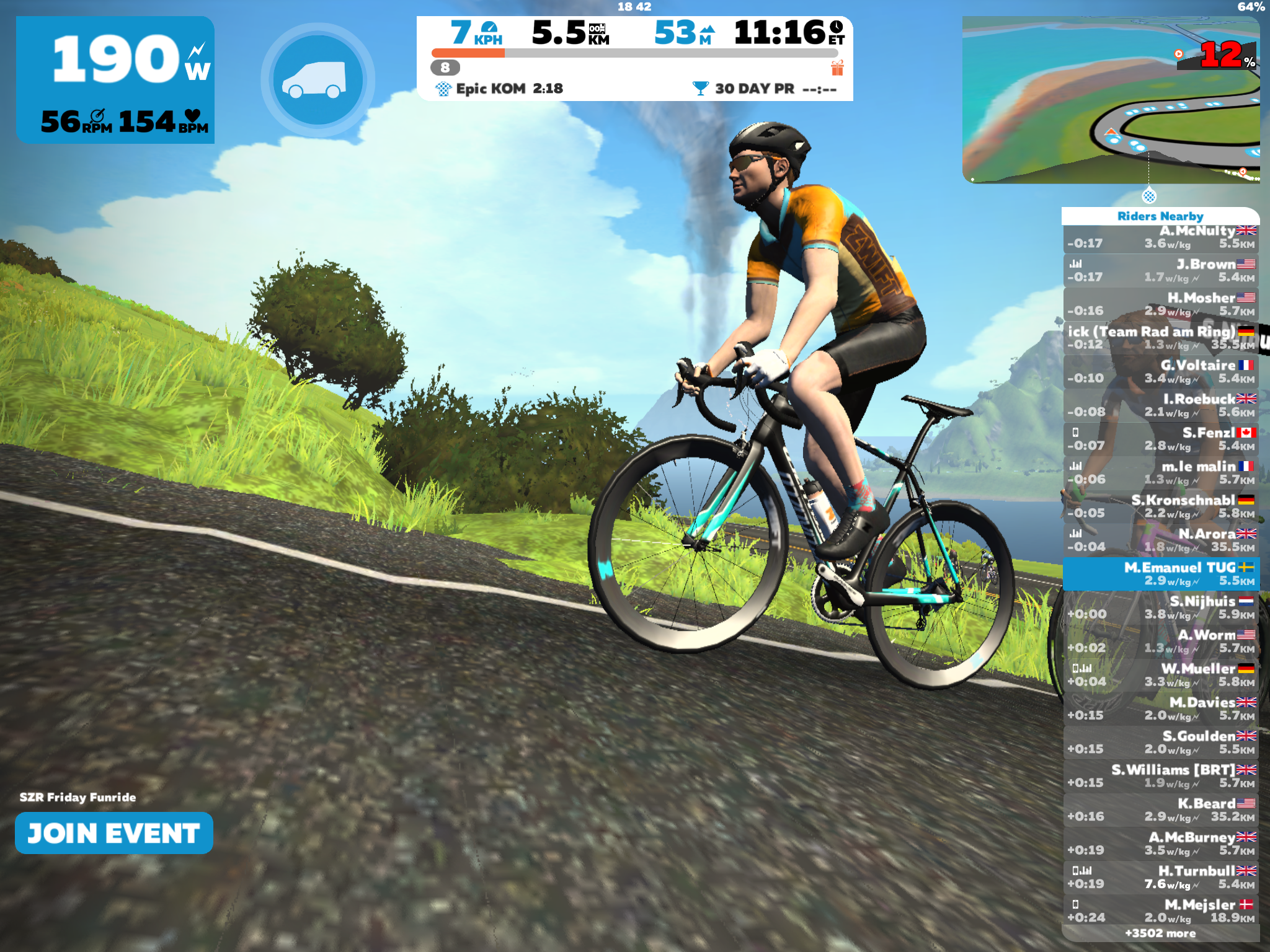
Task: Click the JOIN EVENT button
Action: tap(114, 833)
